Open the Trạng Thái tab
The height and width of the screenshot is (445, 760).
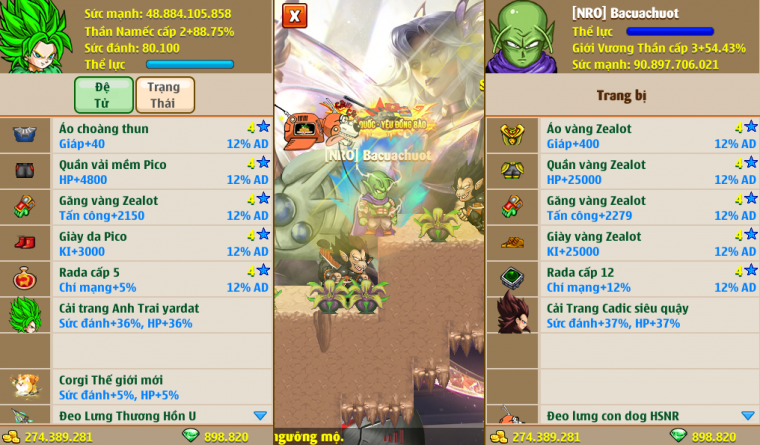164,95
